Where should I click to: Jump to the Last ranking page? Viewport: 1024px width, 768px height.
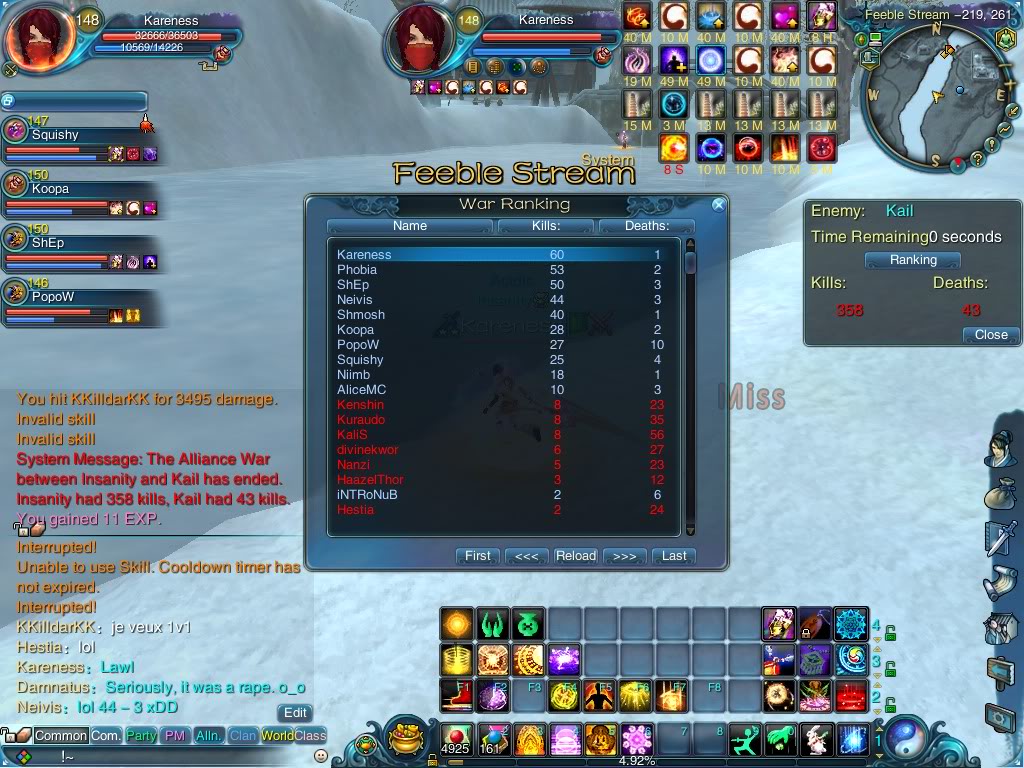tap(674, 556)
